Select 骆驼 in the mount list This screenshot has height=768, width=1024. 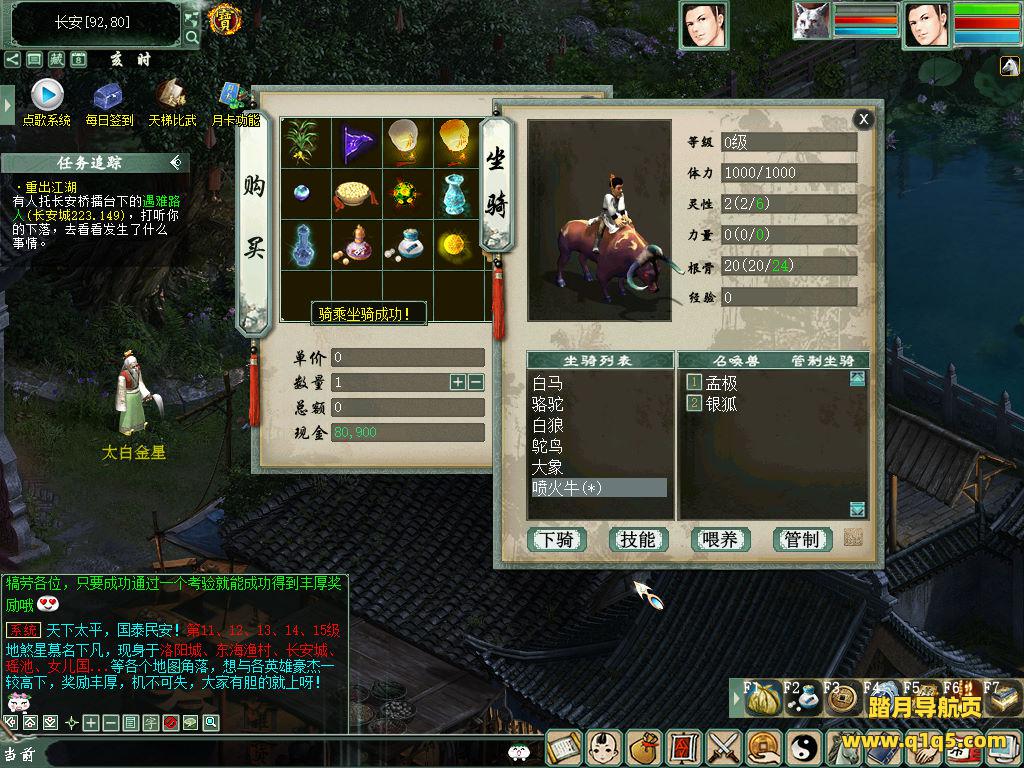(x=548, y=404)
